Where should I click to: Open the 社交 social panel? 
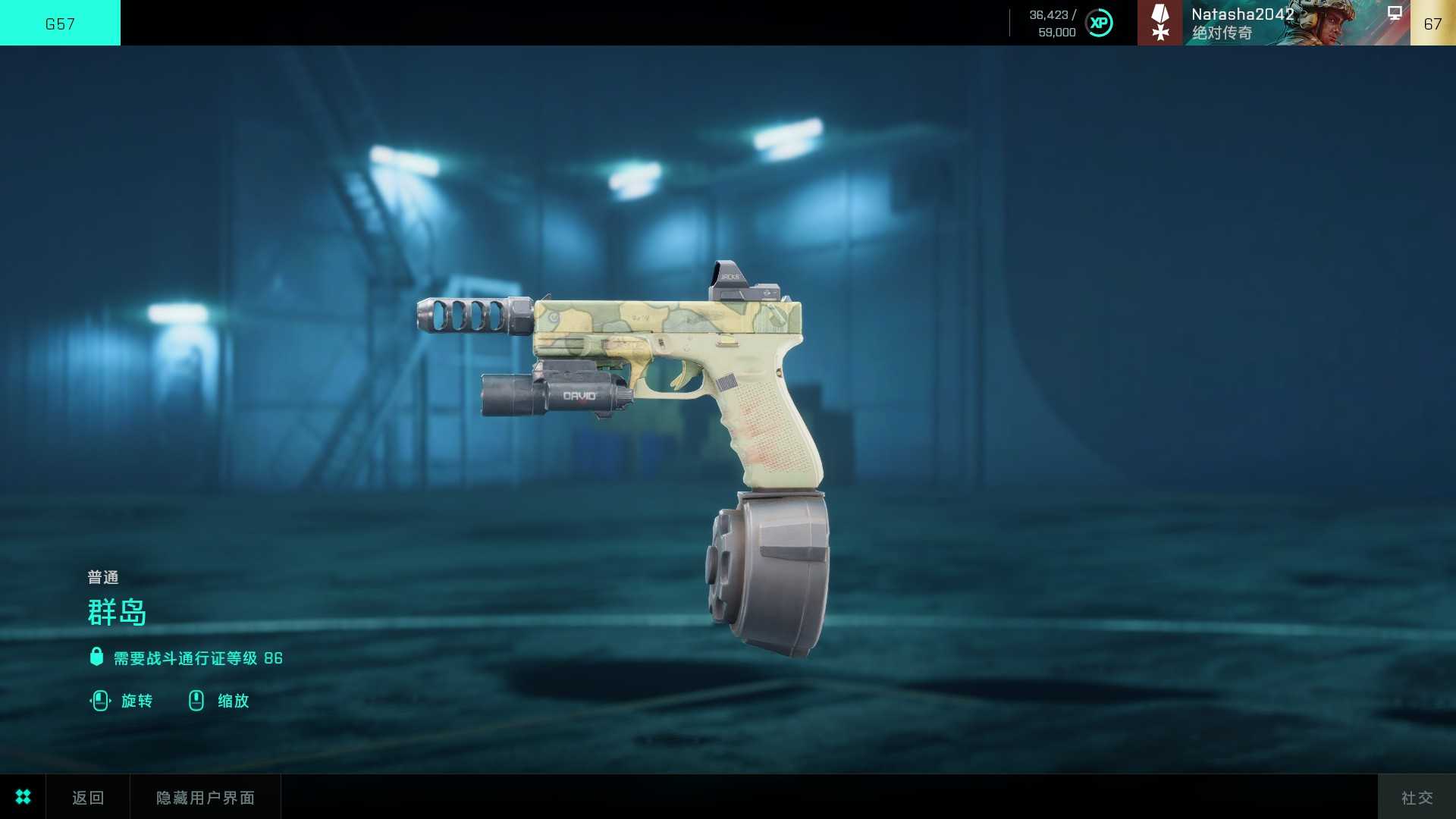pos(1417,797)
